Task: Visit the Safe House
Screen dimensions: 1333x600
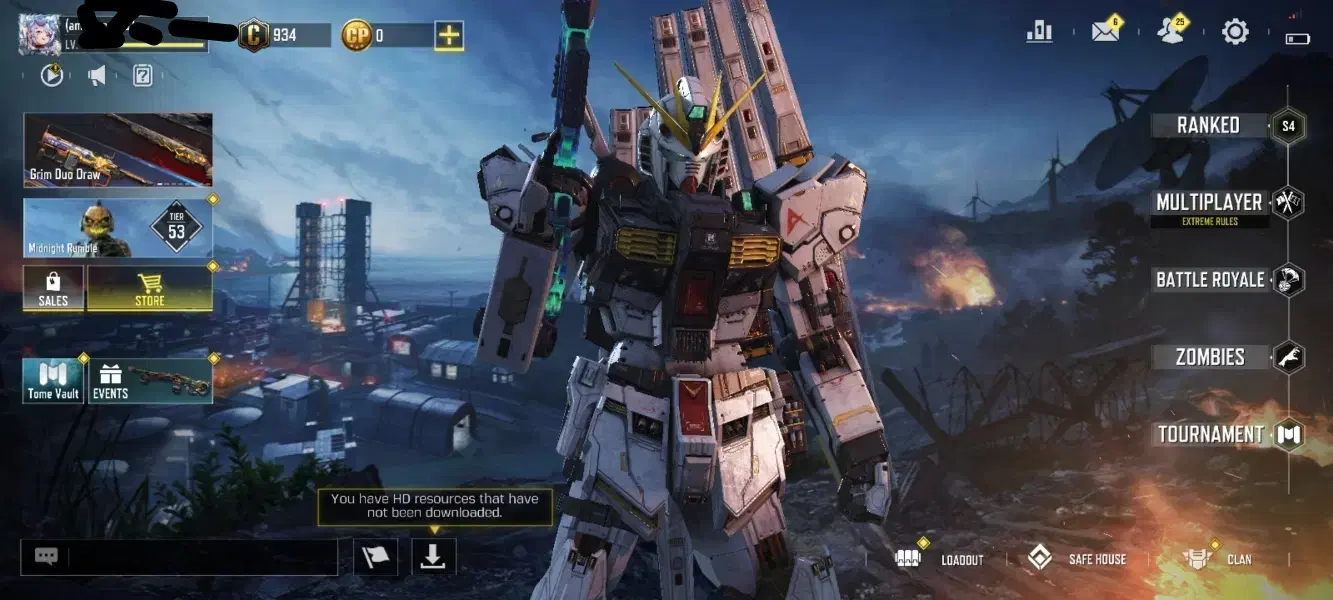Action: pyautogui.click(x=1078, y=560)
